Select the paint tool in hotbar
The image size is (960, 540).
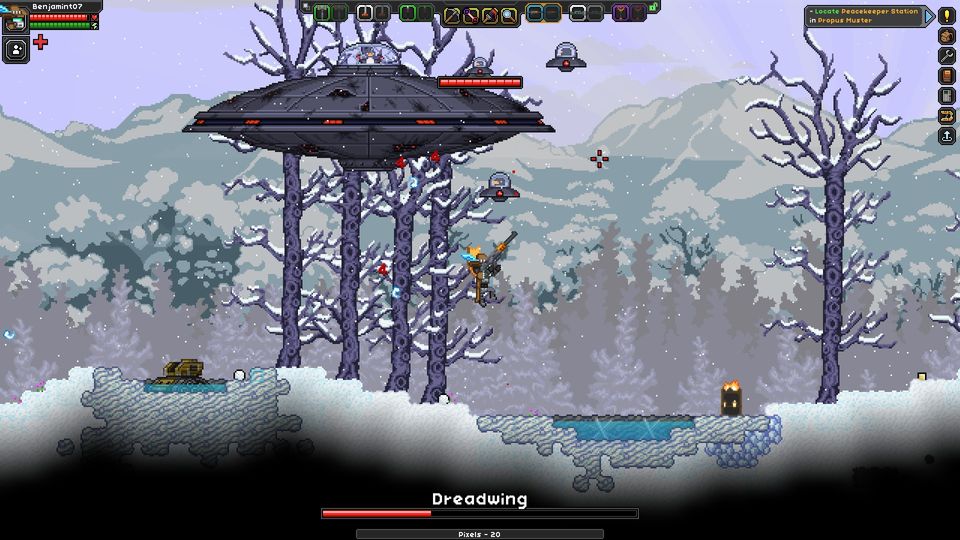(490, 14)
